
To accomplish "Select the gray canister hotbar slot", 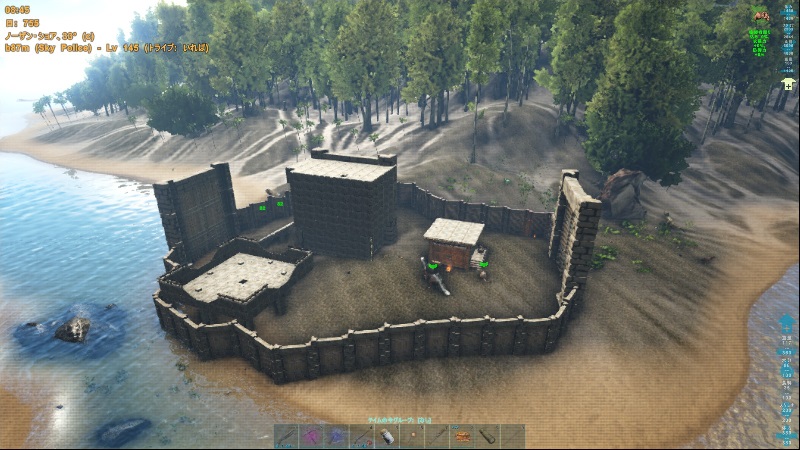I will coord(487,436).
